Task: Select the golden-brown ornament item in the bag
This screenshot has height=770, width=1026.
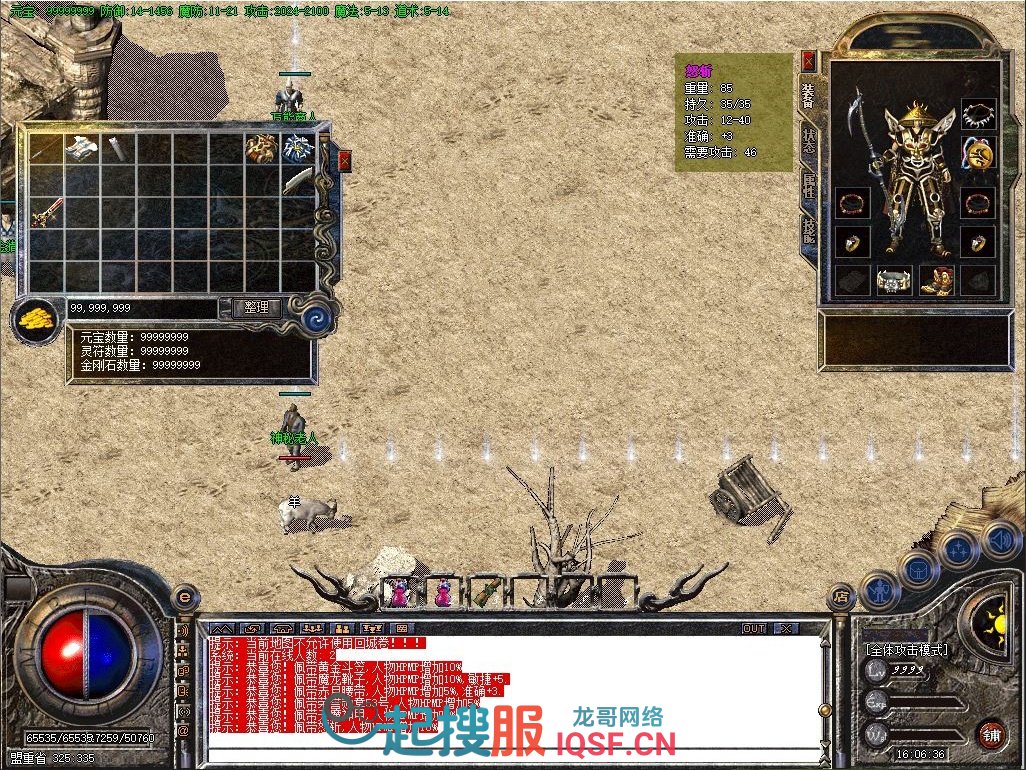Action: tap(262, 148)
